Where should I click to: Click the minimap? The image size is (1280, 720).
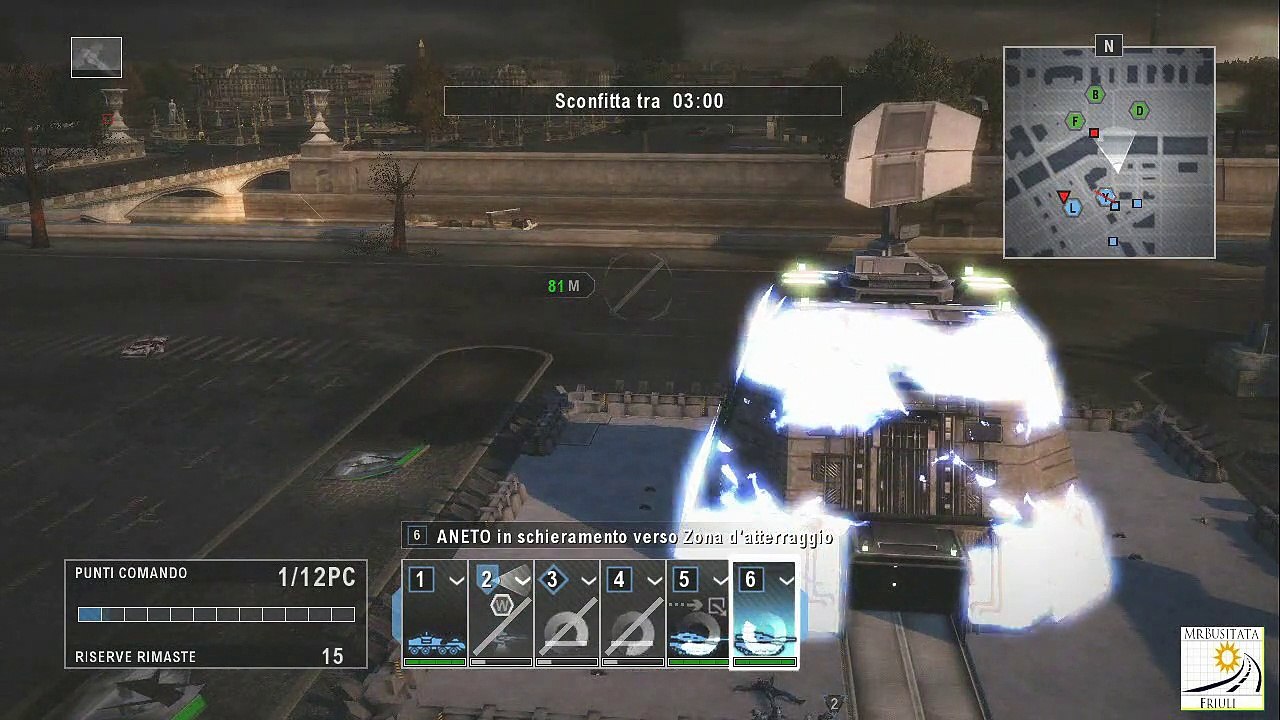pyautogui.click(x=1109, y=153)
